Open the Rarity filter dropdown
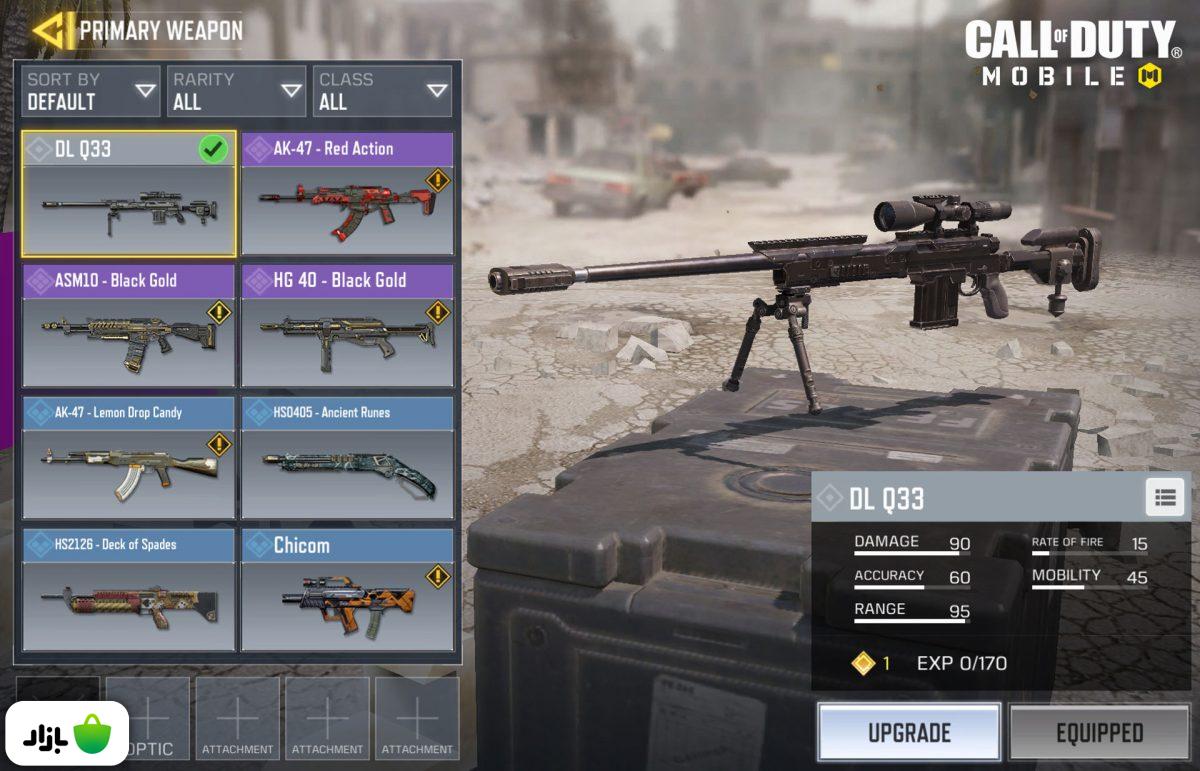The height and width of the screenshot is (771, 1200). tap(237, 91)
